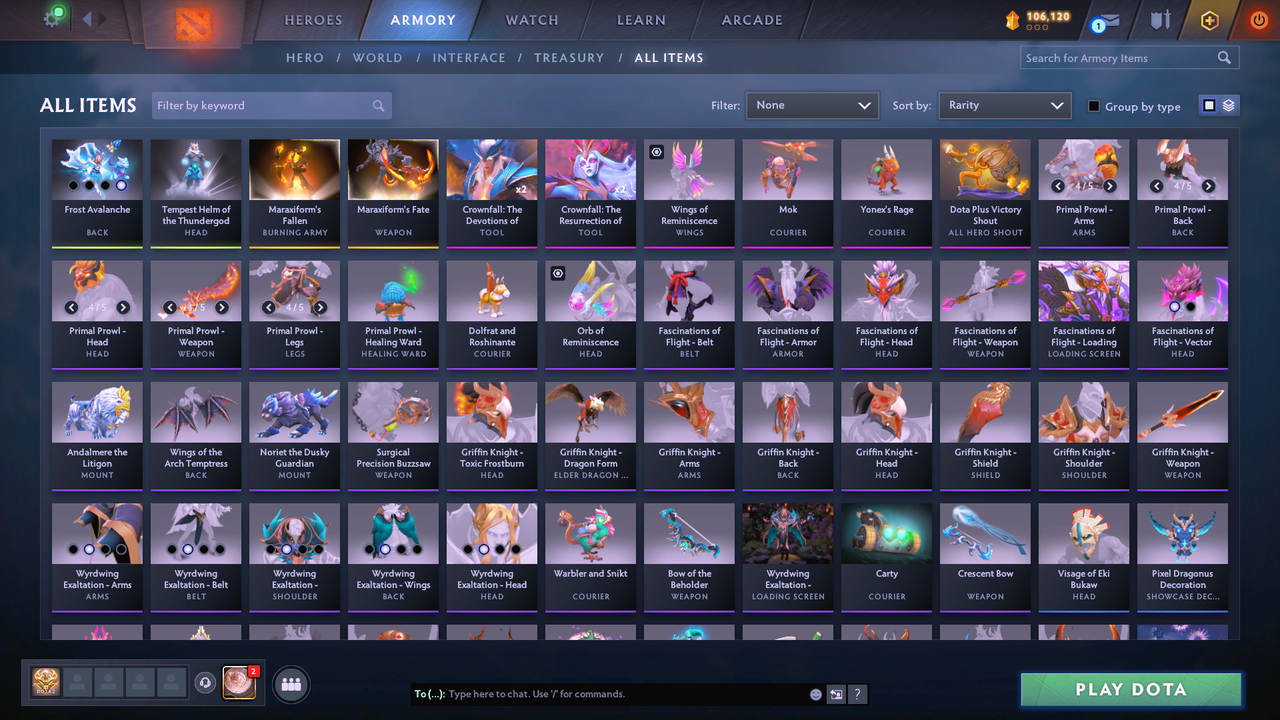Open the Sort by Rarity dropdown
1280x720 pixels.
click(1004, 105)
